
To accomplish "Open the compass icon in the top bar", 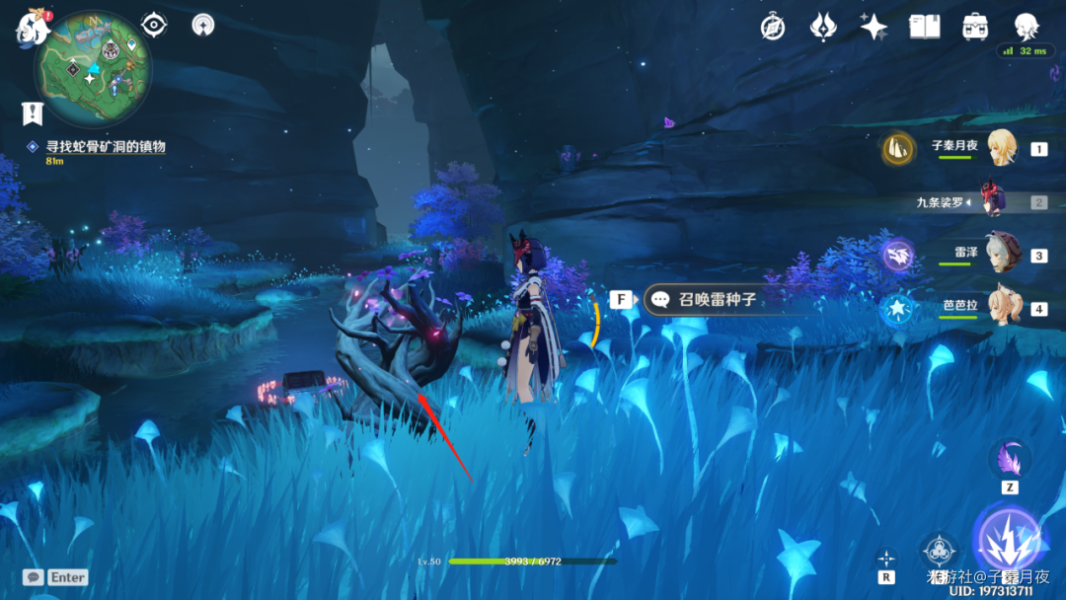I will tap(772, 27).
